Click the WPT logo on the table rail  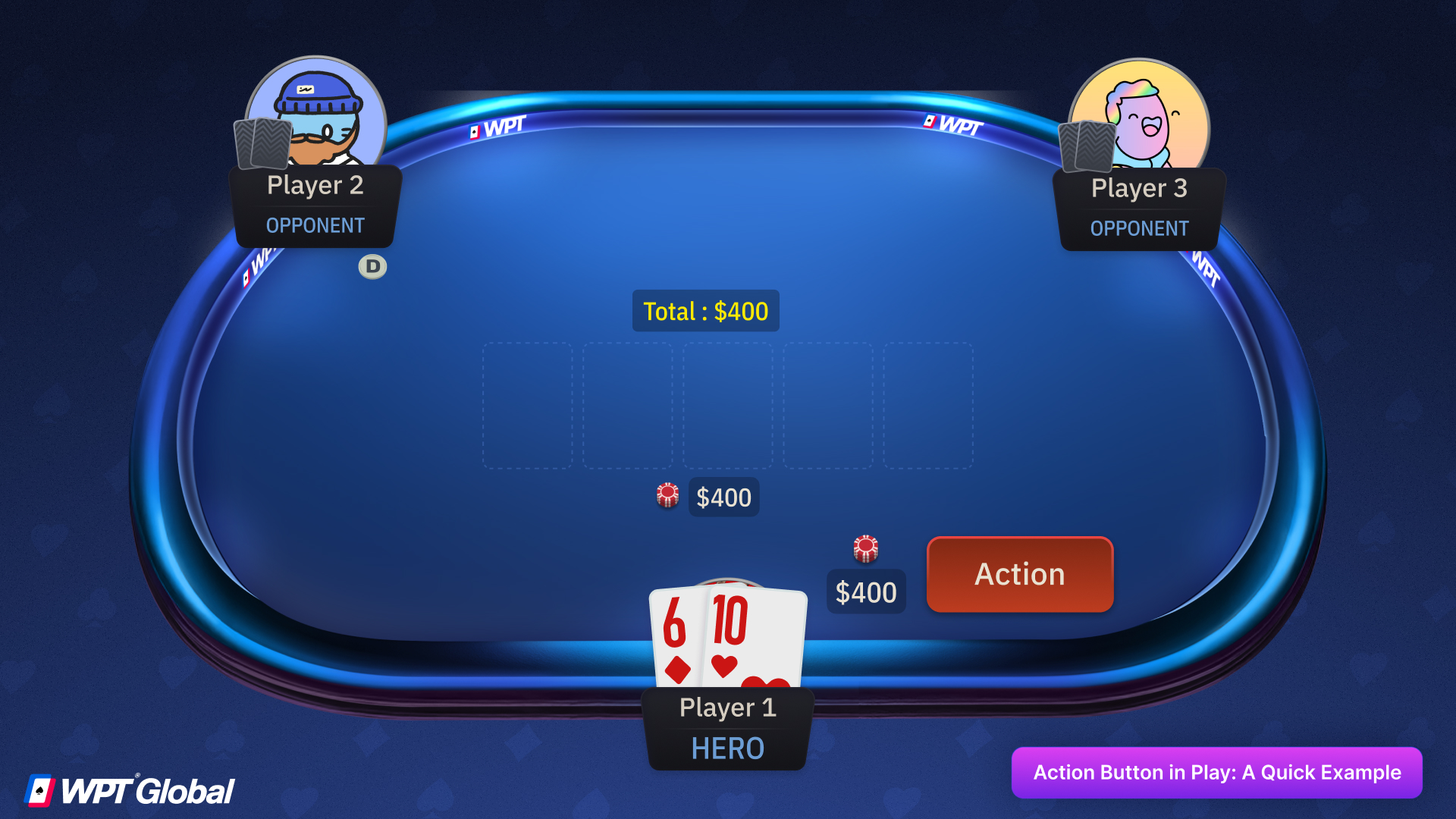point(497,130)
